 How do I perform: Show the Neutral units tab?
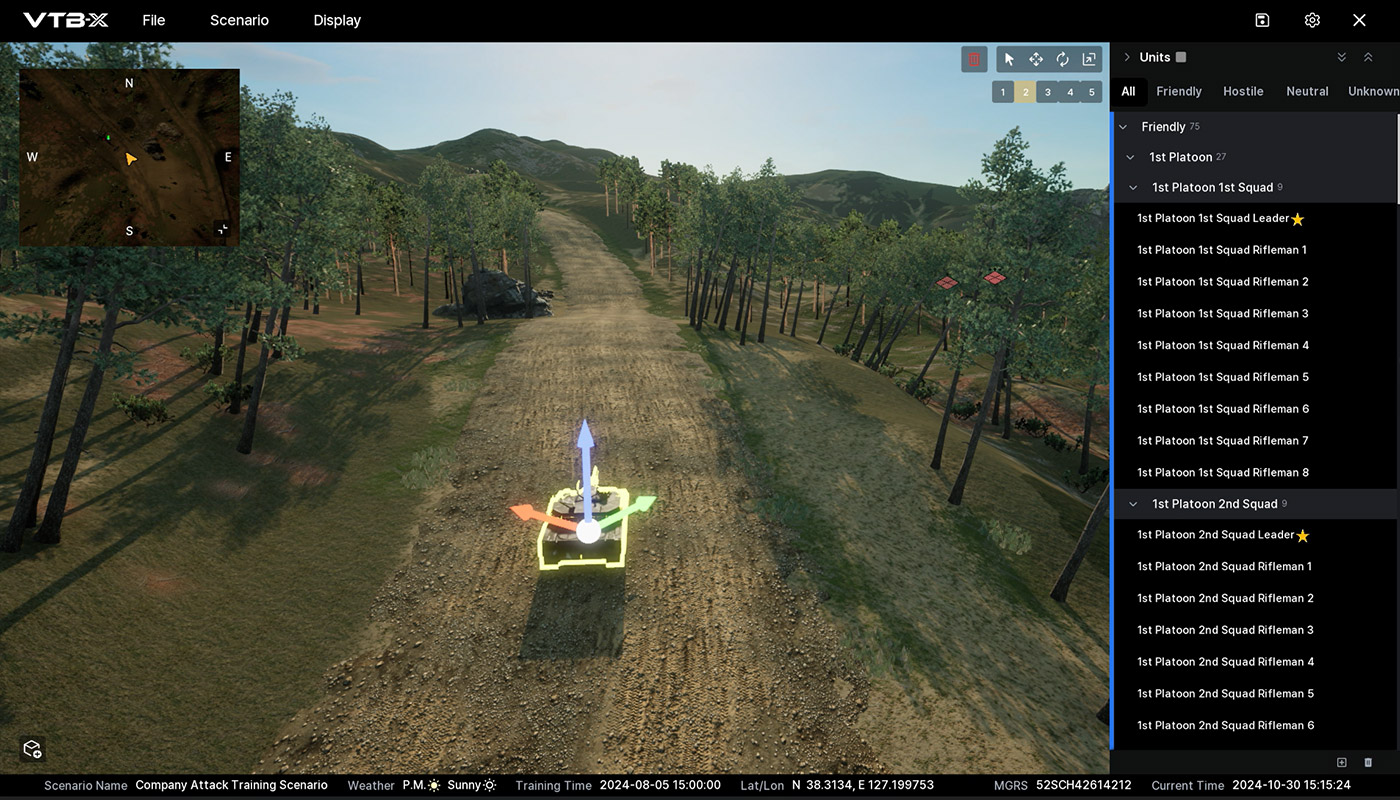(1307, 91)
